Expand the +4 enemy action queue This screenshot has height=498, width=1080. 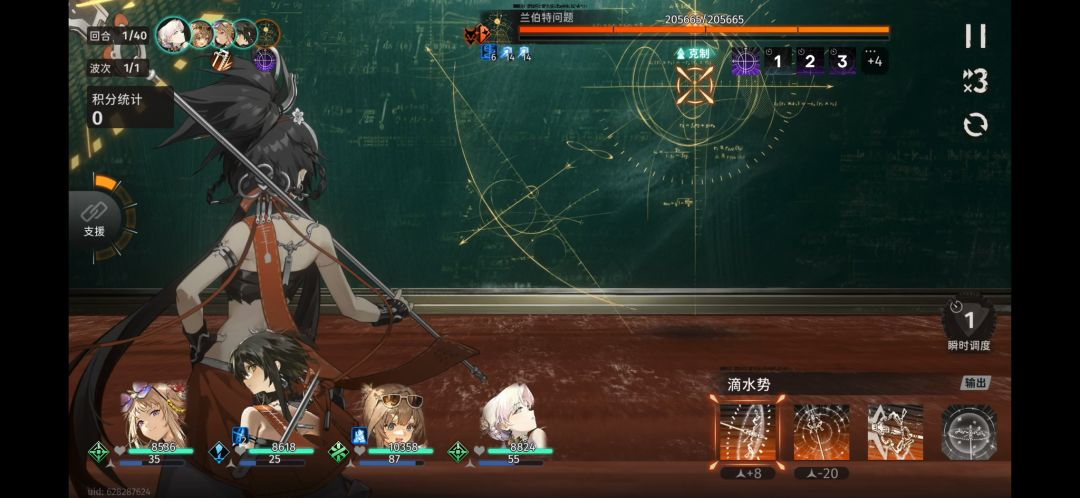pyautogui.click(x=874, y=61)
